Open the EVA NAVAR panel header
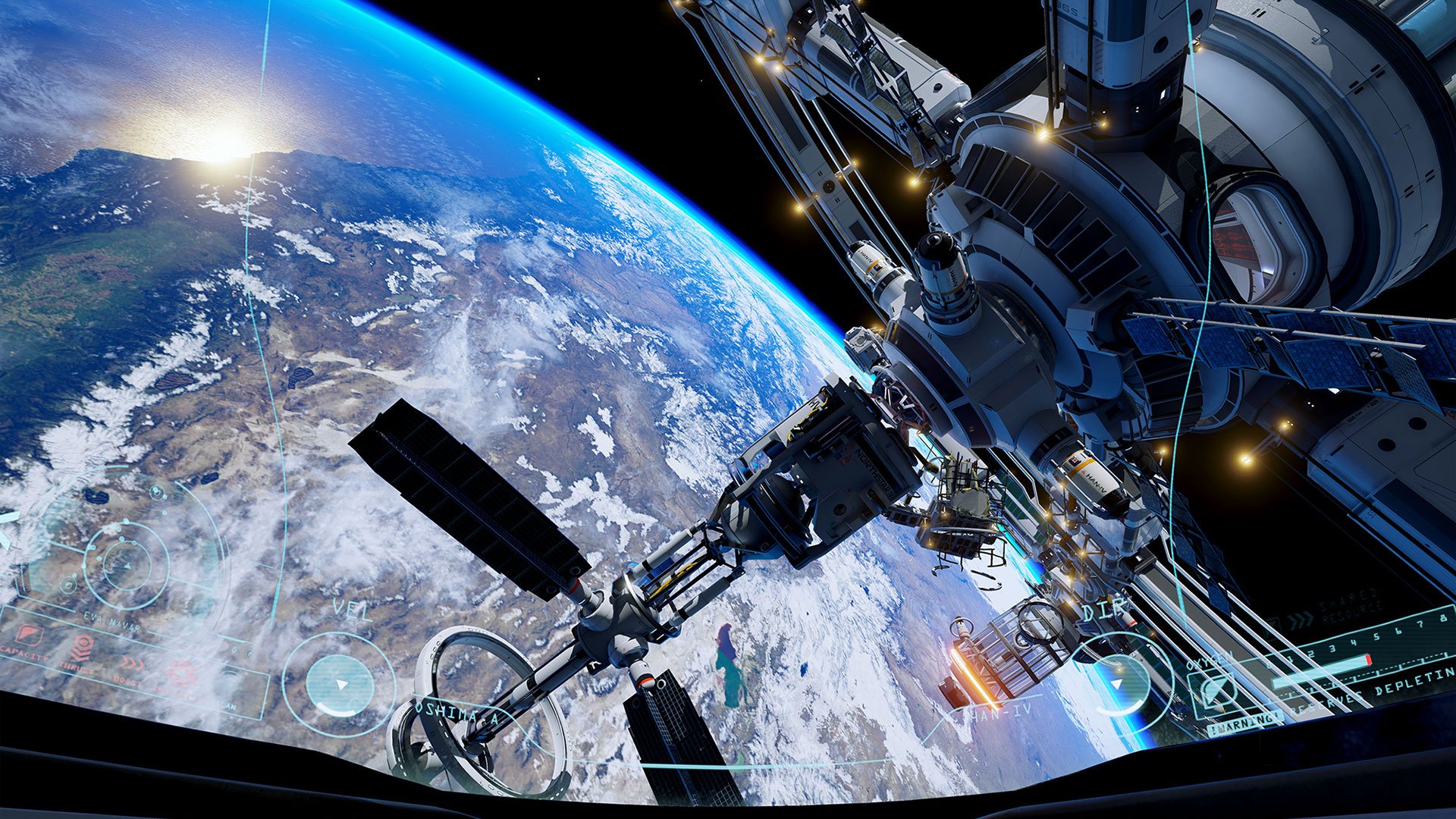1456x819 pixels. pos(111,622)
